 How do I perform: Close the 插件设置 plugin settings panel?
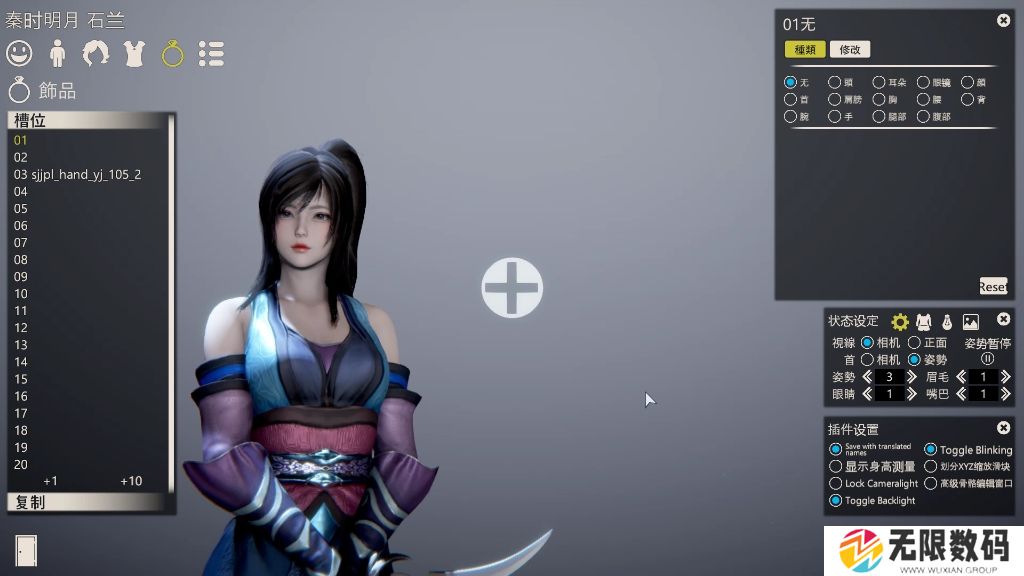(1003, 428)
